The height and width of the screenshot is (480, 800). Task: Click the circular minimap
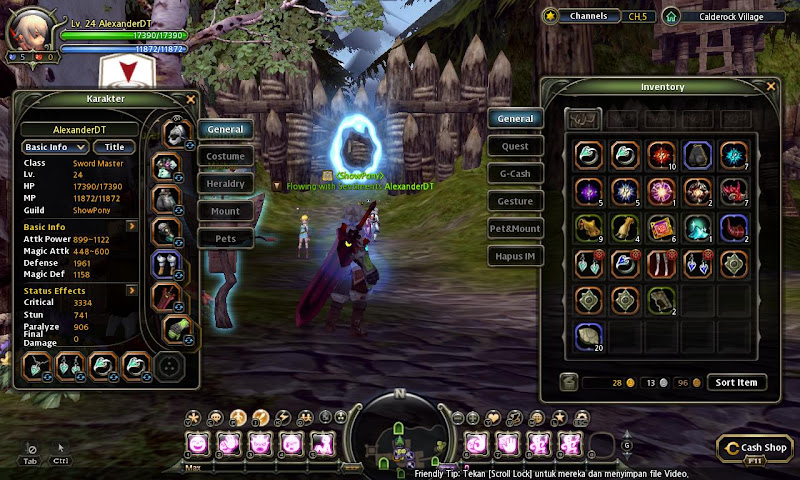click(400, 436)
